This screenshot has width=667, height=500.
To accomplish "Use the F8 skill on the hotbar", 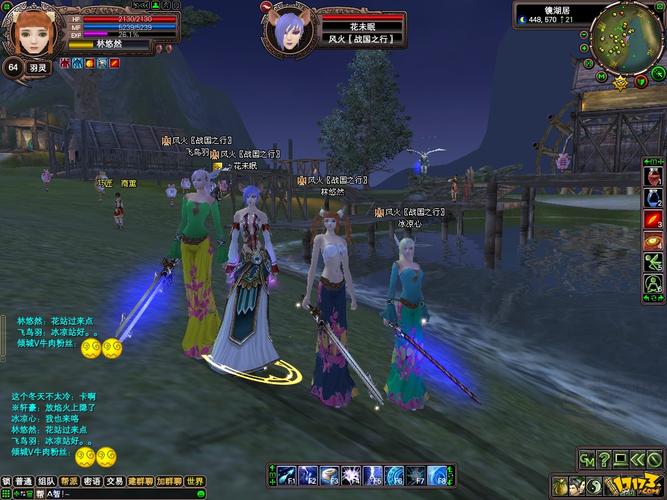I will (438, 474).
